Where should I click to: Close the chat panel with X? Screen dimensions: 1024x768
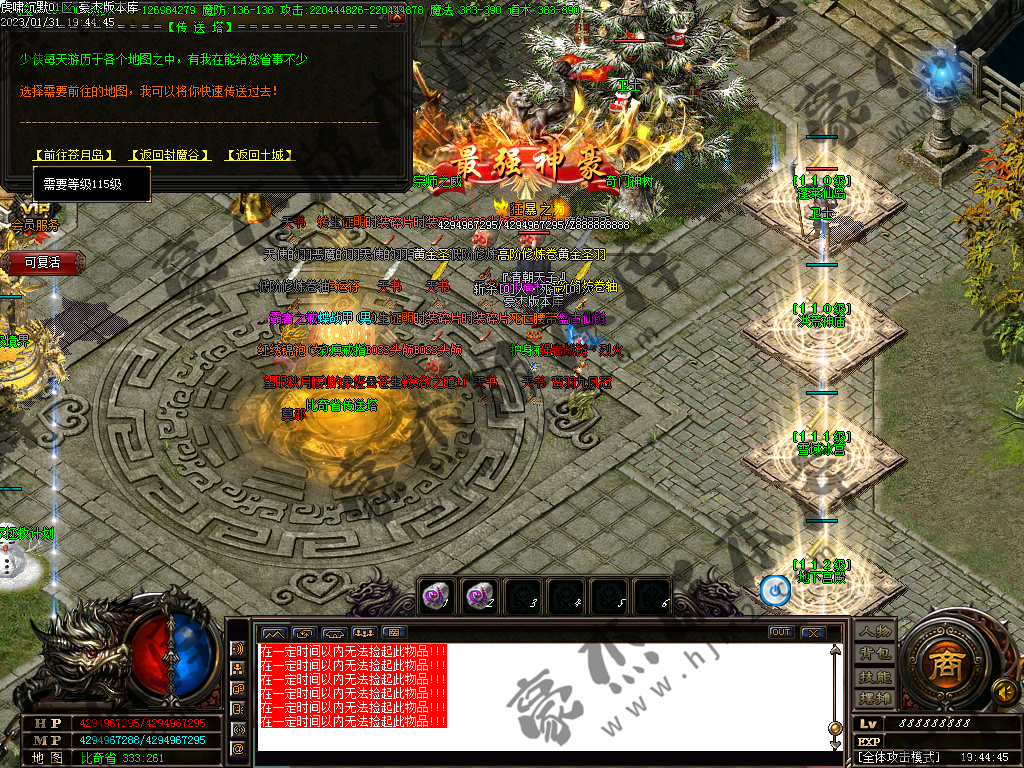pyautogui.click(x=812, y=632)
